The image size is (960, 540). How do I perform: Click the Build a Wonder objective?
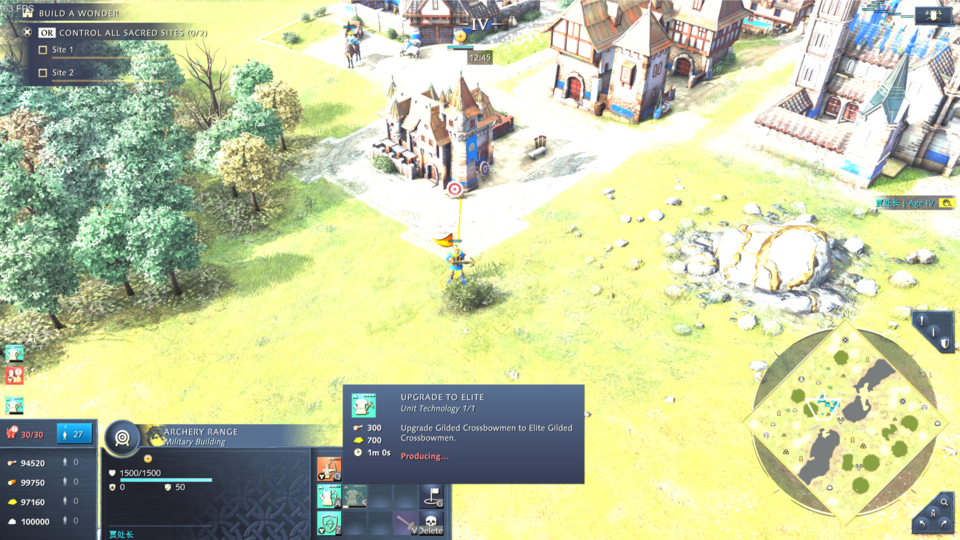(79, 13)
